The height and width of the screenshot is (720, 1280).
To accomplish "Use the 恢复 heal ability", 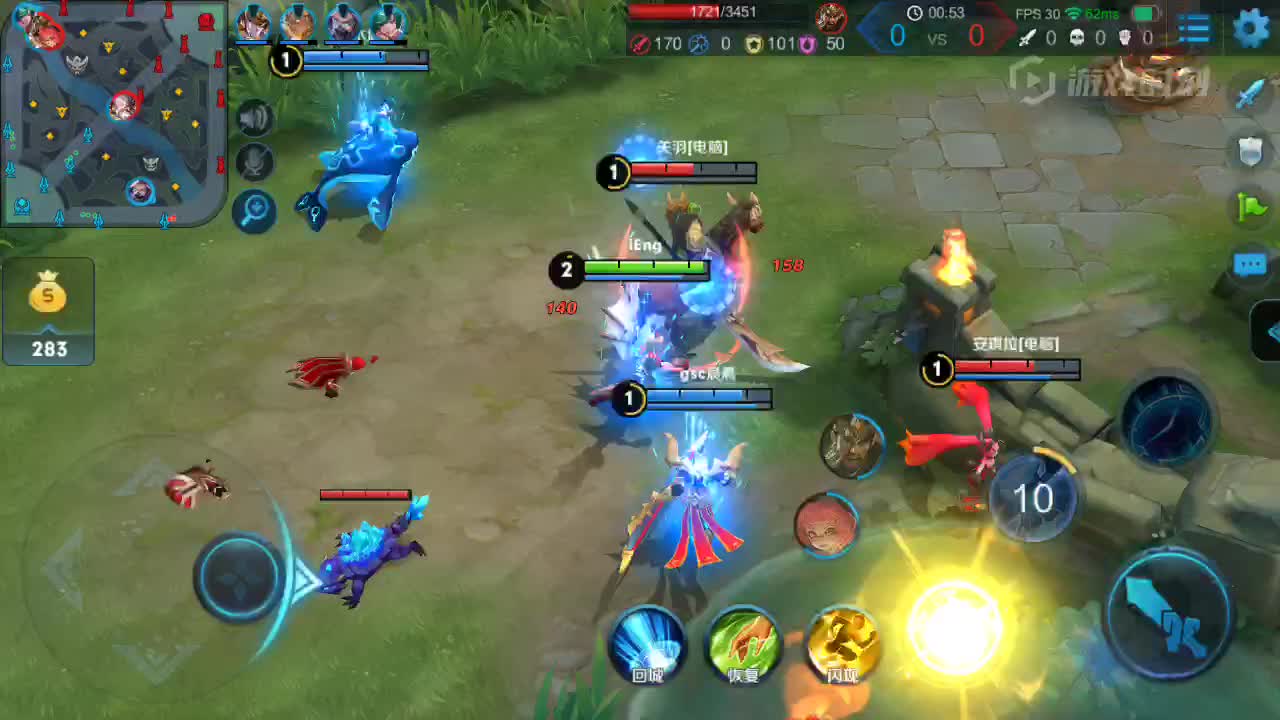I will coord(744,642).
